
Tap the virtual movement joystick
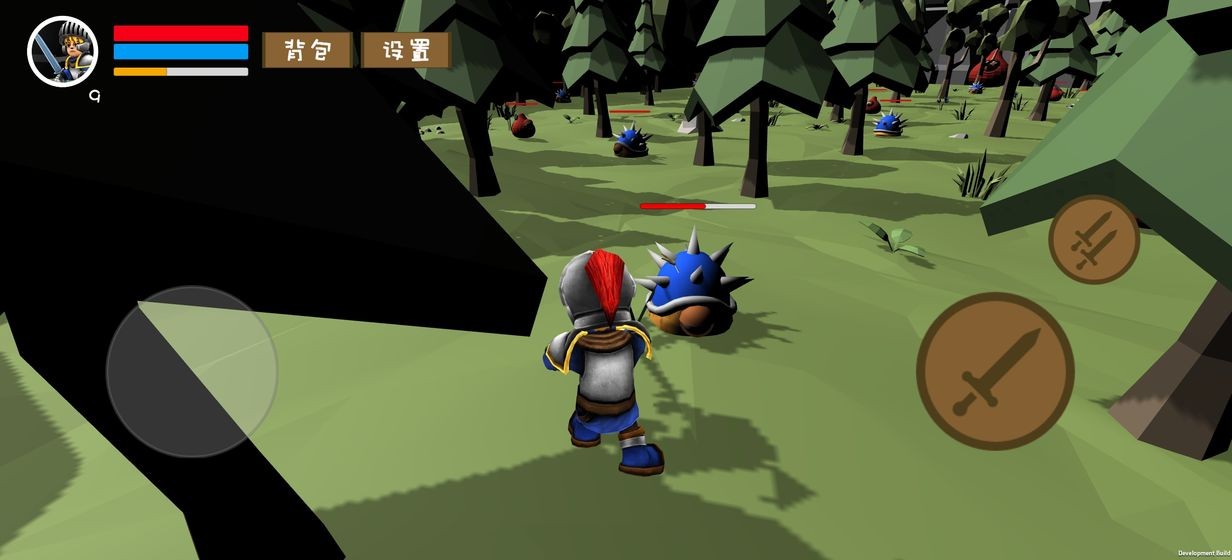tap(192, 371)
